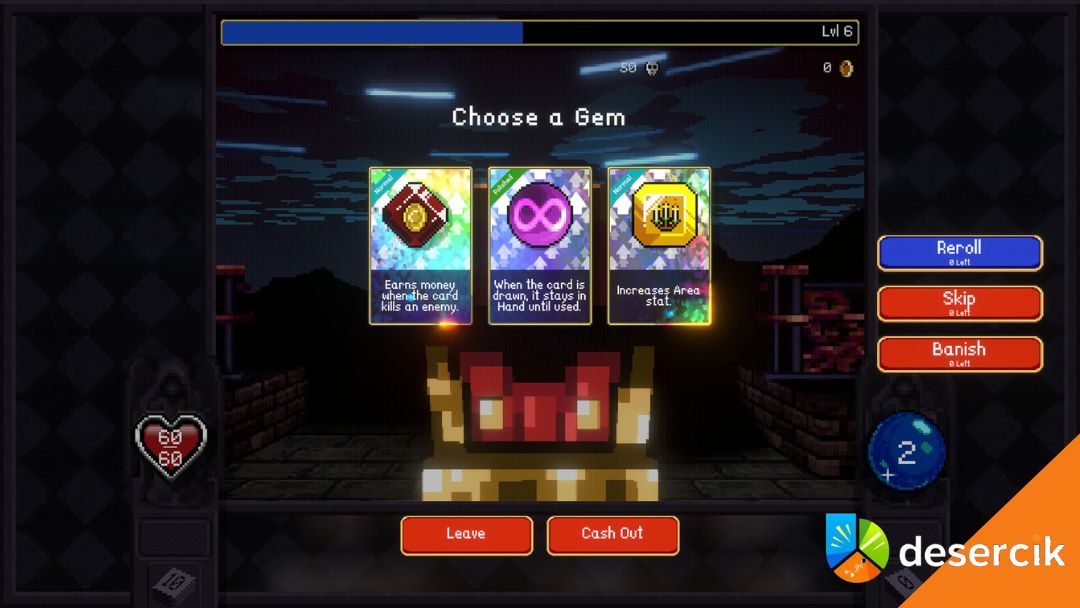
Task: Activate the Banish button
Action: tap(959, 354)
